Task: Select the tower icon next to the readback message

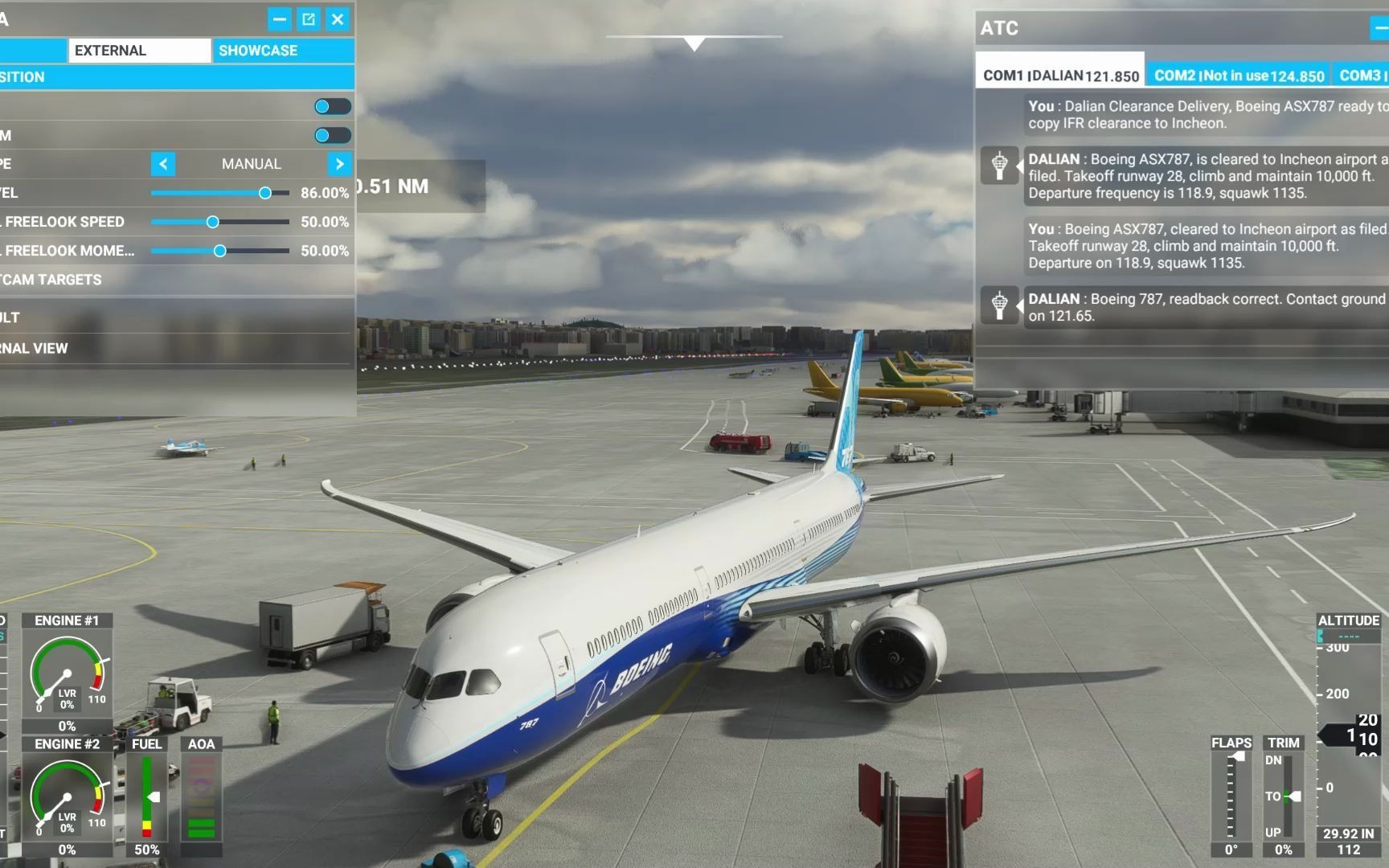Action: coord(1000,306)
